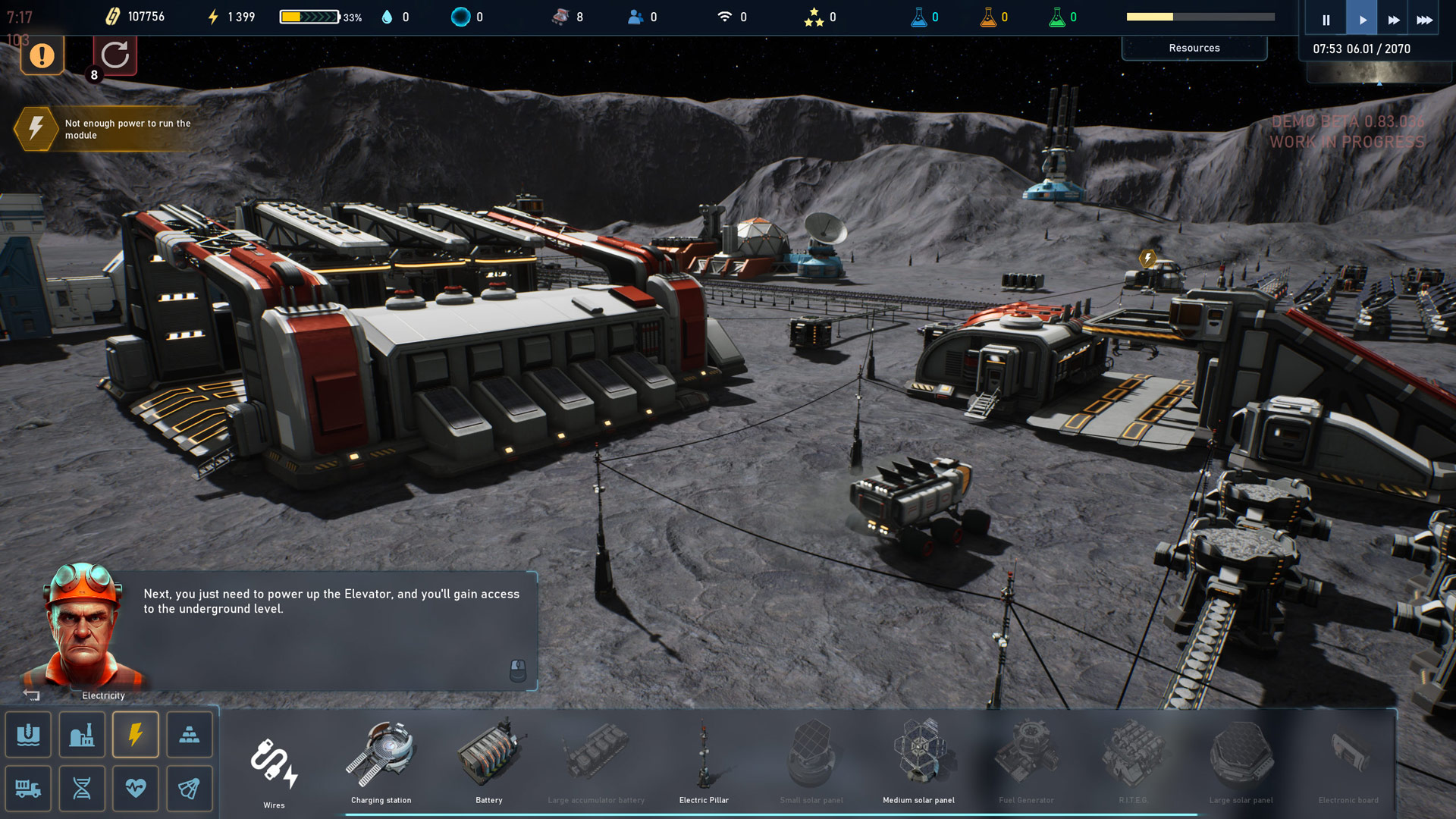
Task: Choose the Charging station building
Action: click(x=381, y=761)
